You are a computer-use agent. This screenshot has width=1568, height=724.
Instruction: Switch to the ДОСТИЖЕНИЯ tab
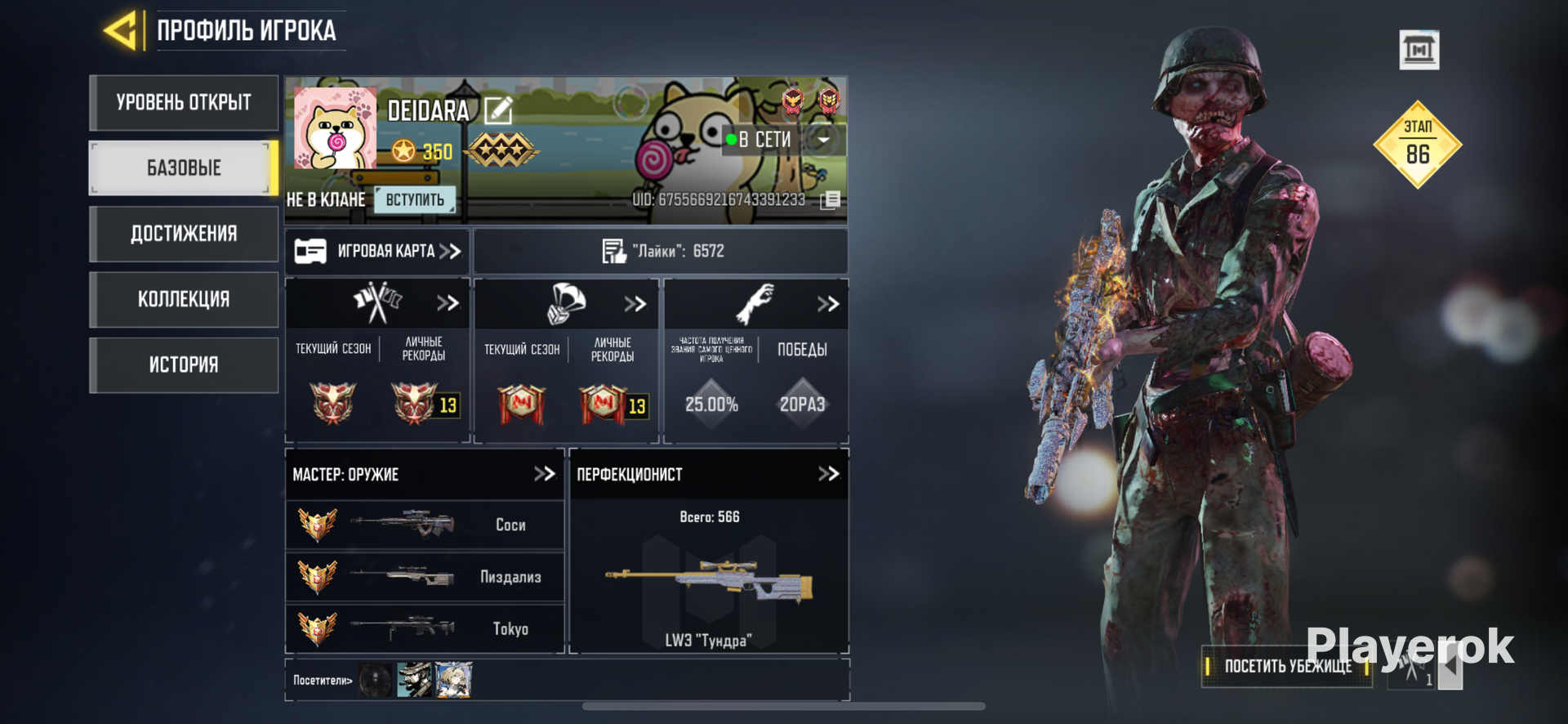point(184,234)
